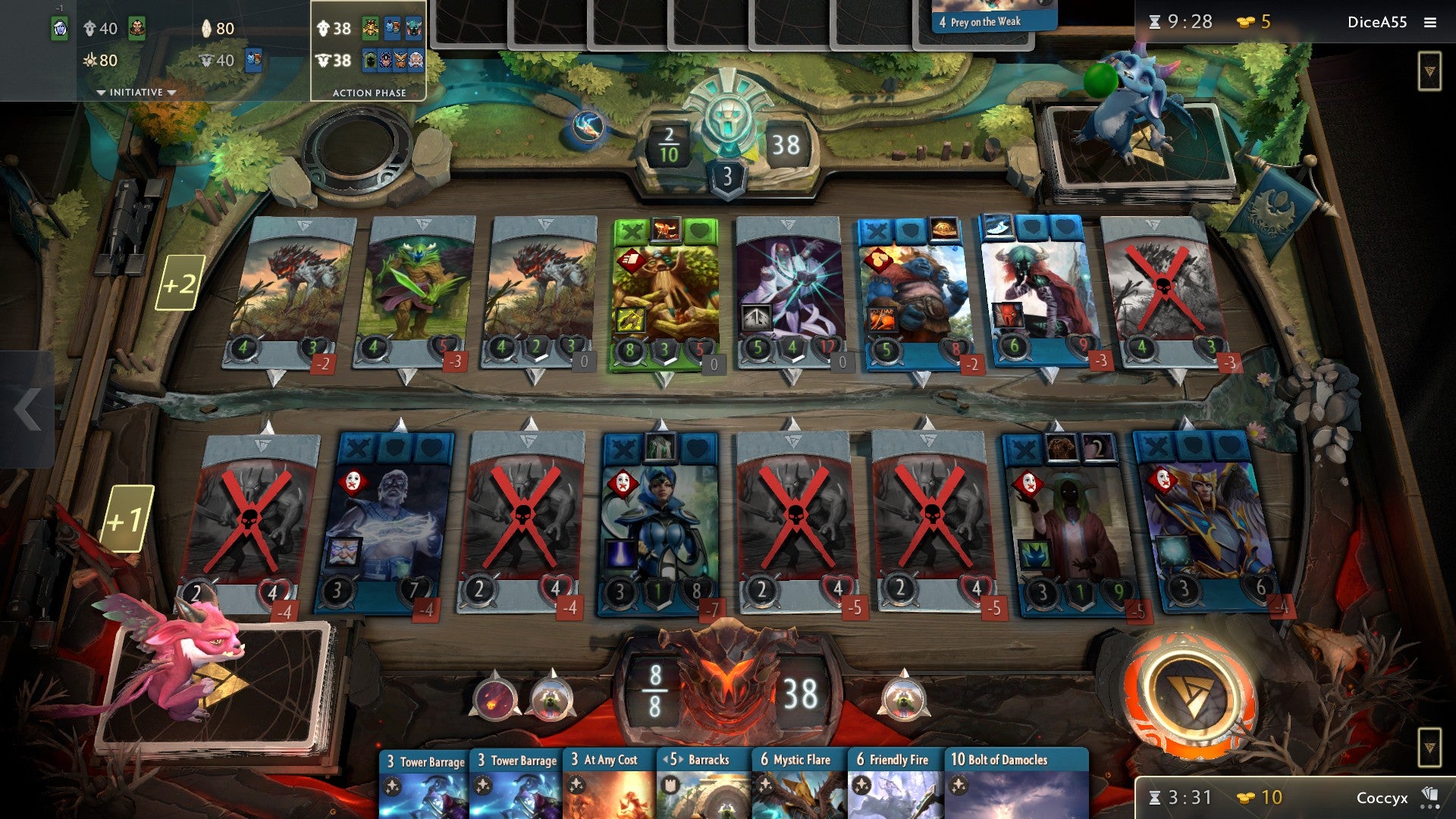Expand the Initiative dropdown
Viewport: 1456px width, 819px height.
[135, 90]
